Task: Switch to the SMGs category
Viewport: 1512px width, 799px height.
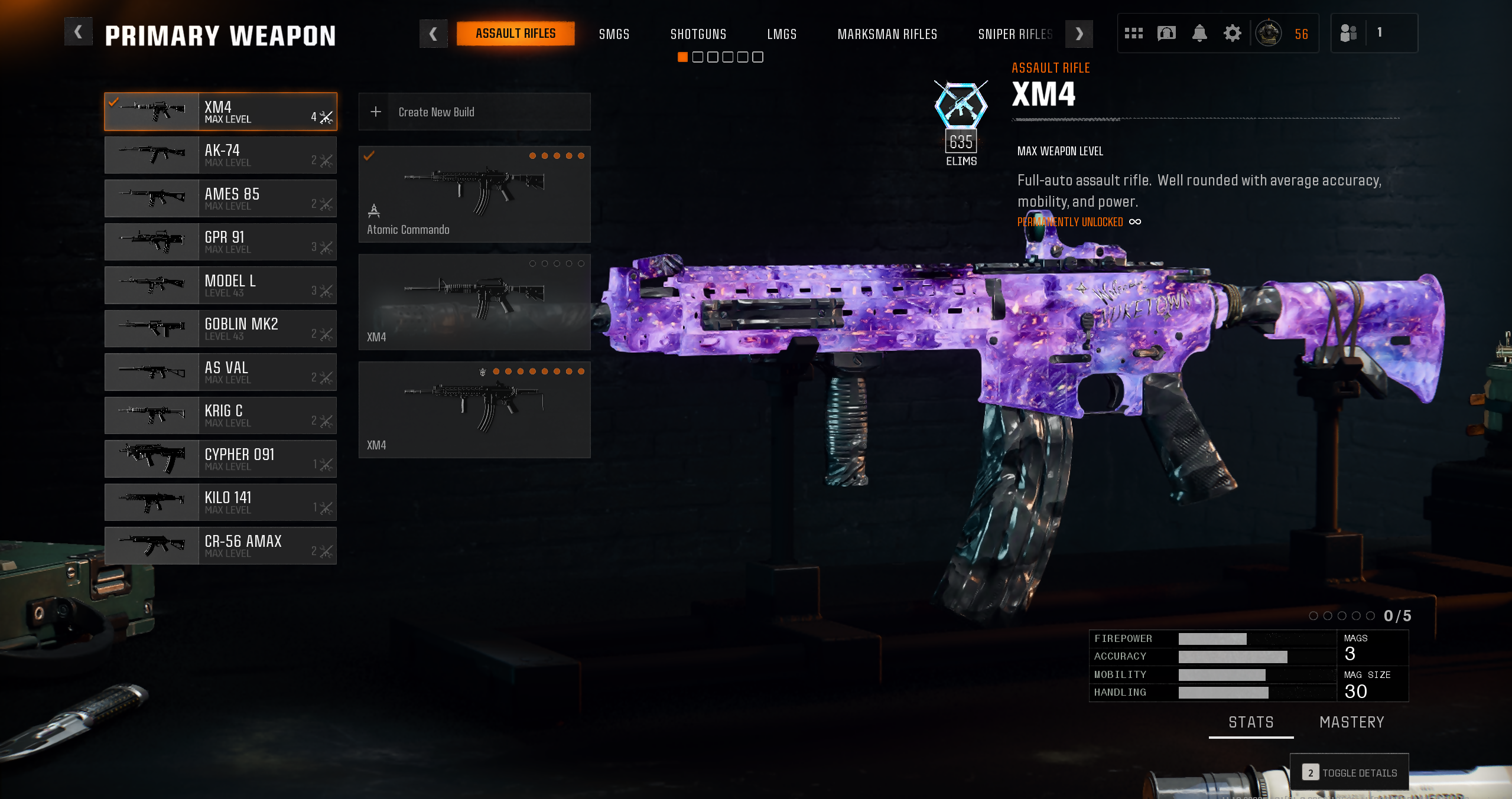Action: point(614,34)
